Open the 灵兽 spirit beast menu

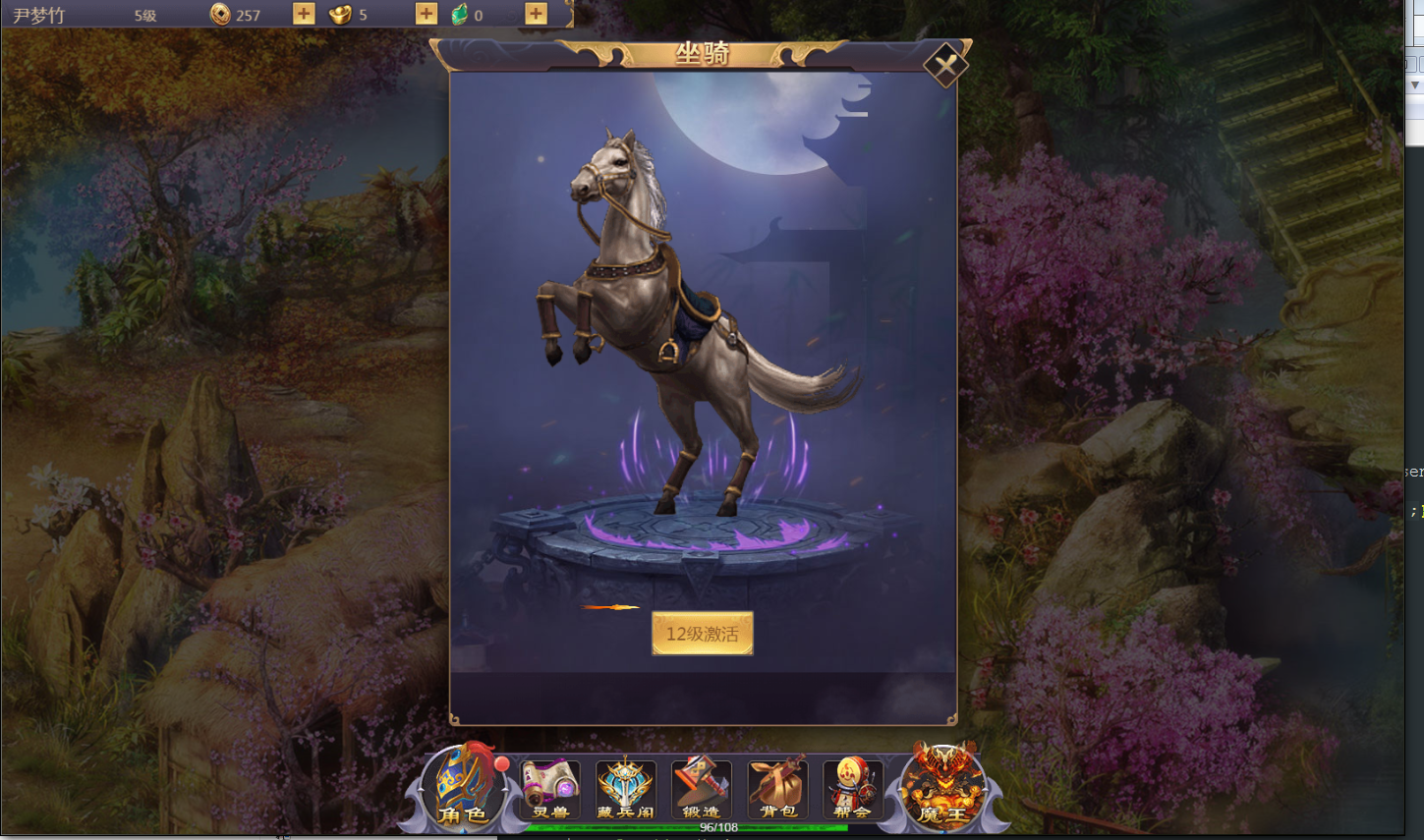pyautogui.click(x=550, y=788)
